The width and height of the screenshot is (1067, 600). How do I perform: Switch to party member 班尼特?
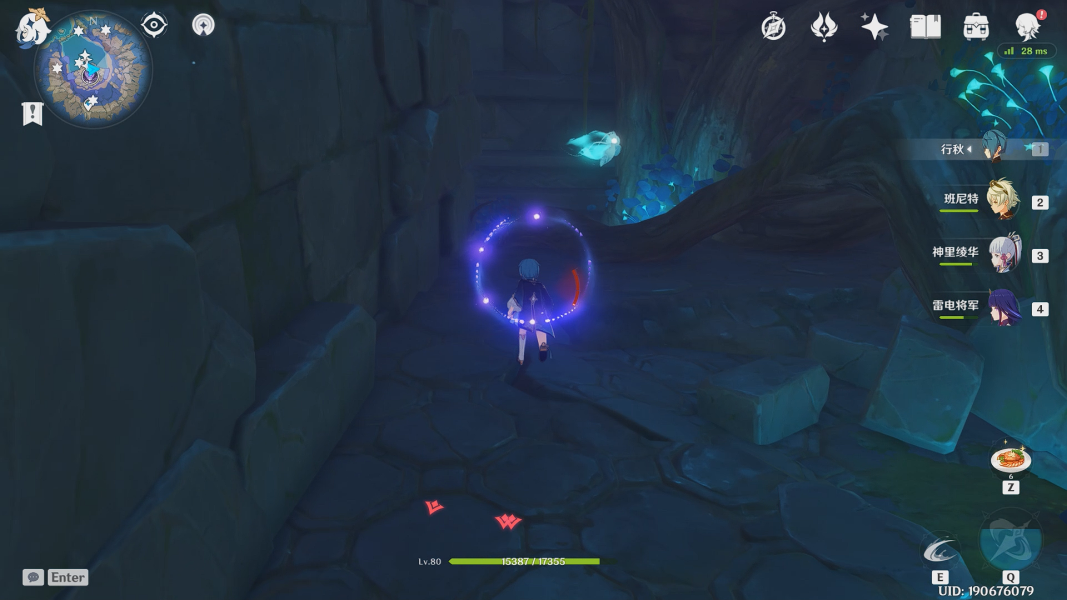click(1002, 200)
